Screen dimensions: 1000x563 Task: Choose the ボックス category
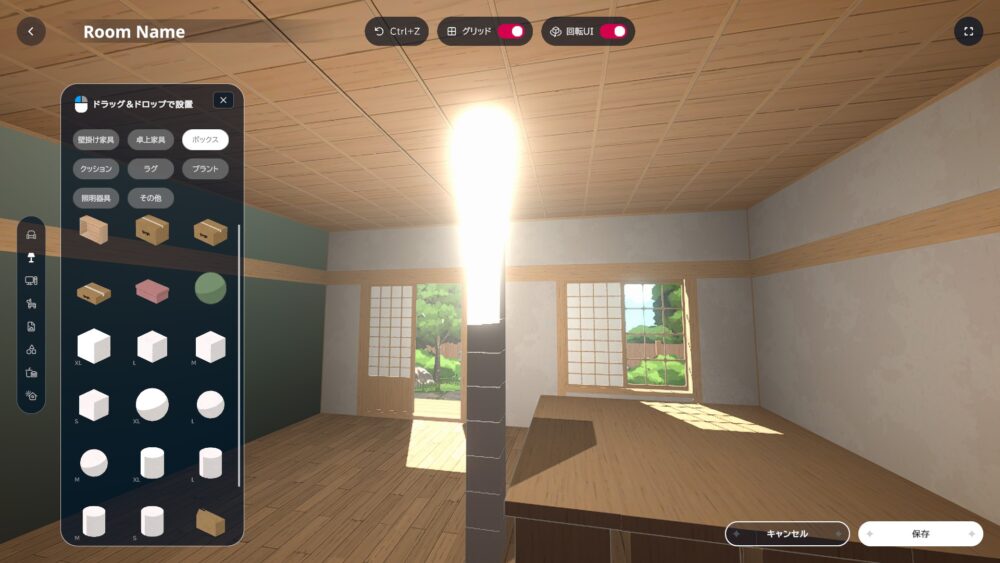(205, 140)
